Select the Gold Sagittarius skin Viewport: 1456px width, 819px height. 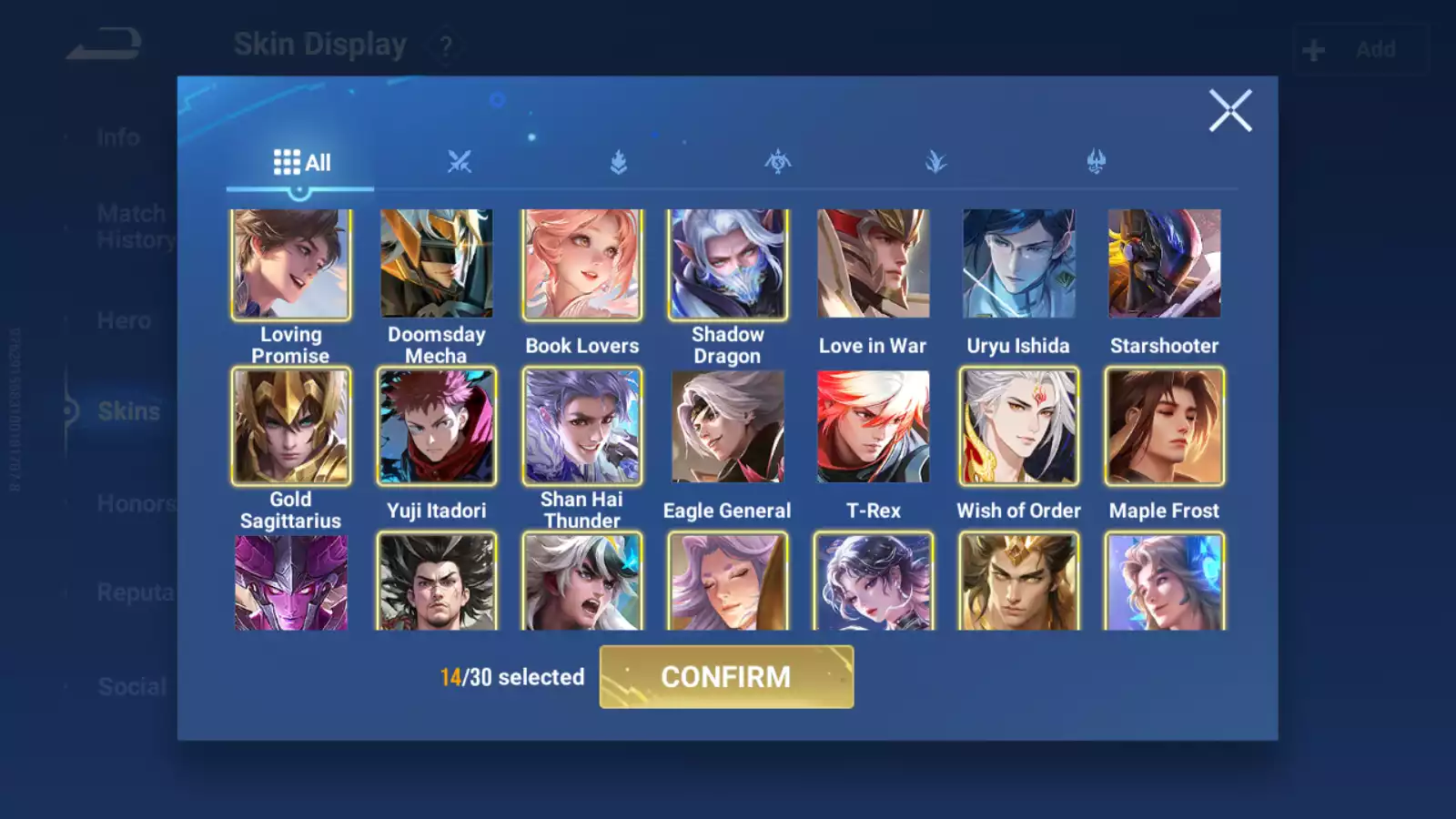(x=291, y=426)
